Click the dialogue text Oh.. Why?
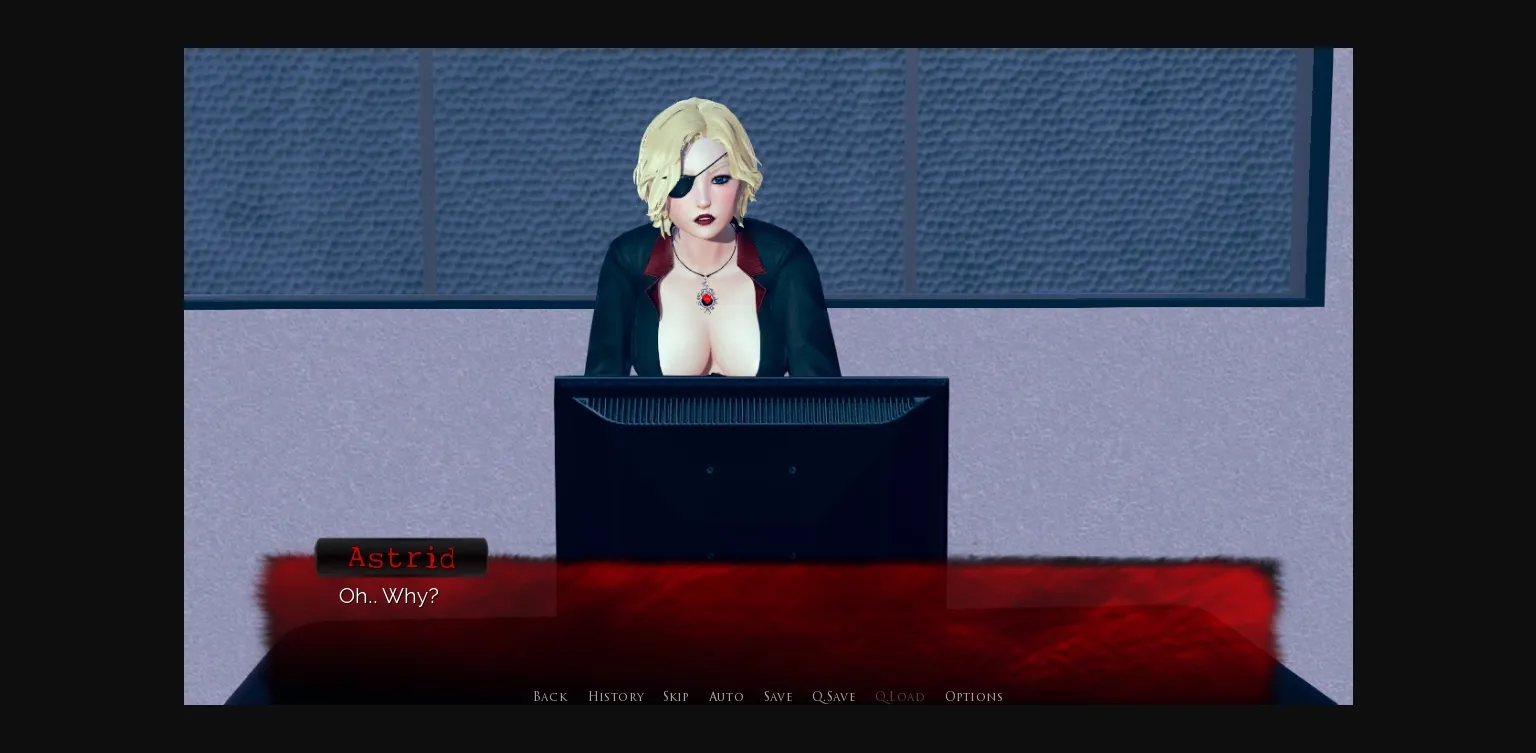The width and height of the screenshot is (1536, 753). click(389, 596)
